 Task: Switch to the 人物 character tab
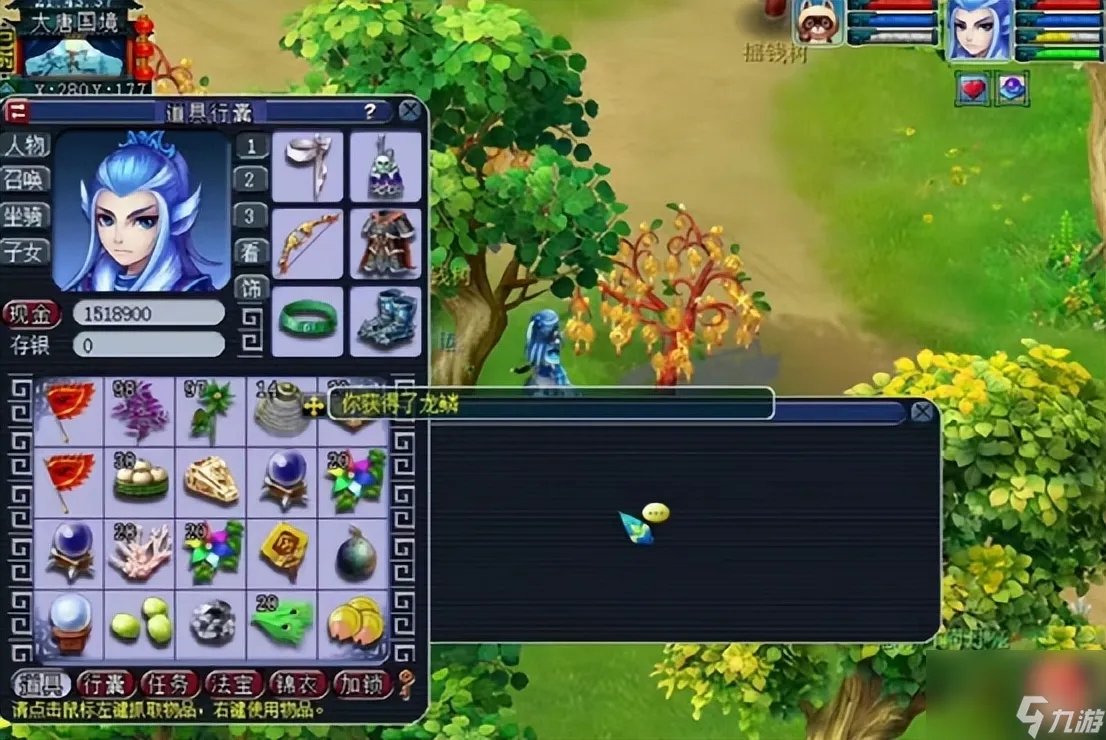pyautogui.click(x=25, y=145)
